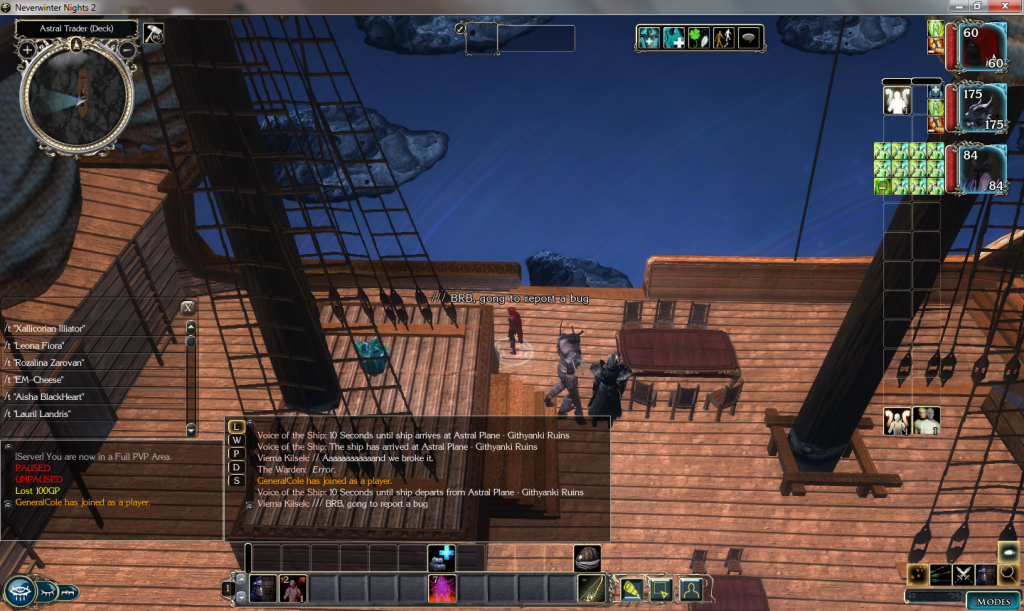The width and height of the screenshot is (1024, 611).
Task: Zoom out the minimap with the minus button
Action: 129,48
